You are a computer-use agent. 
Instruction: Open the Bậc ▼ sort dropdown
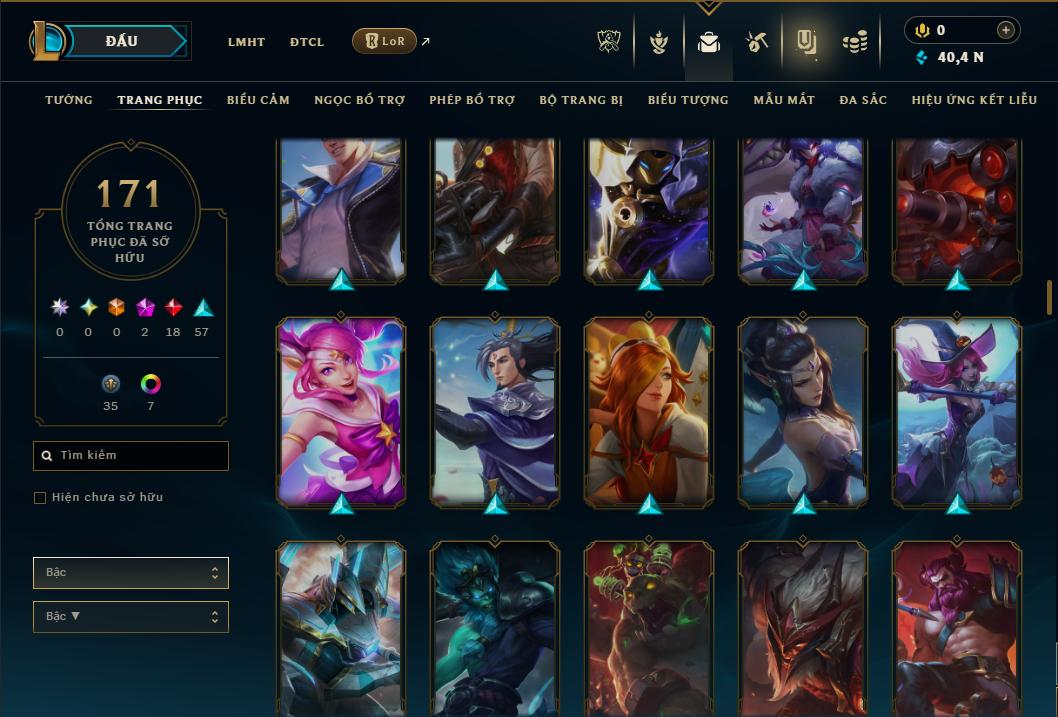[131, 617]
